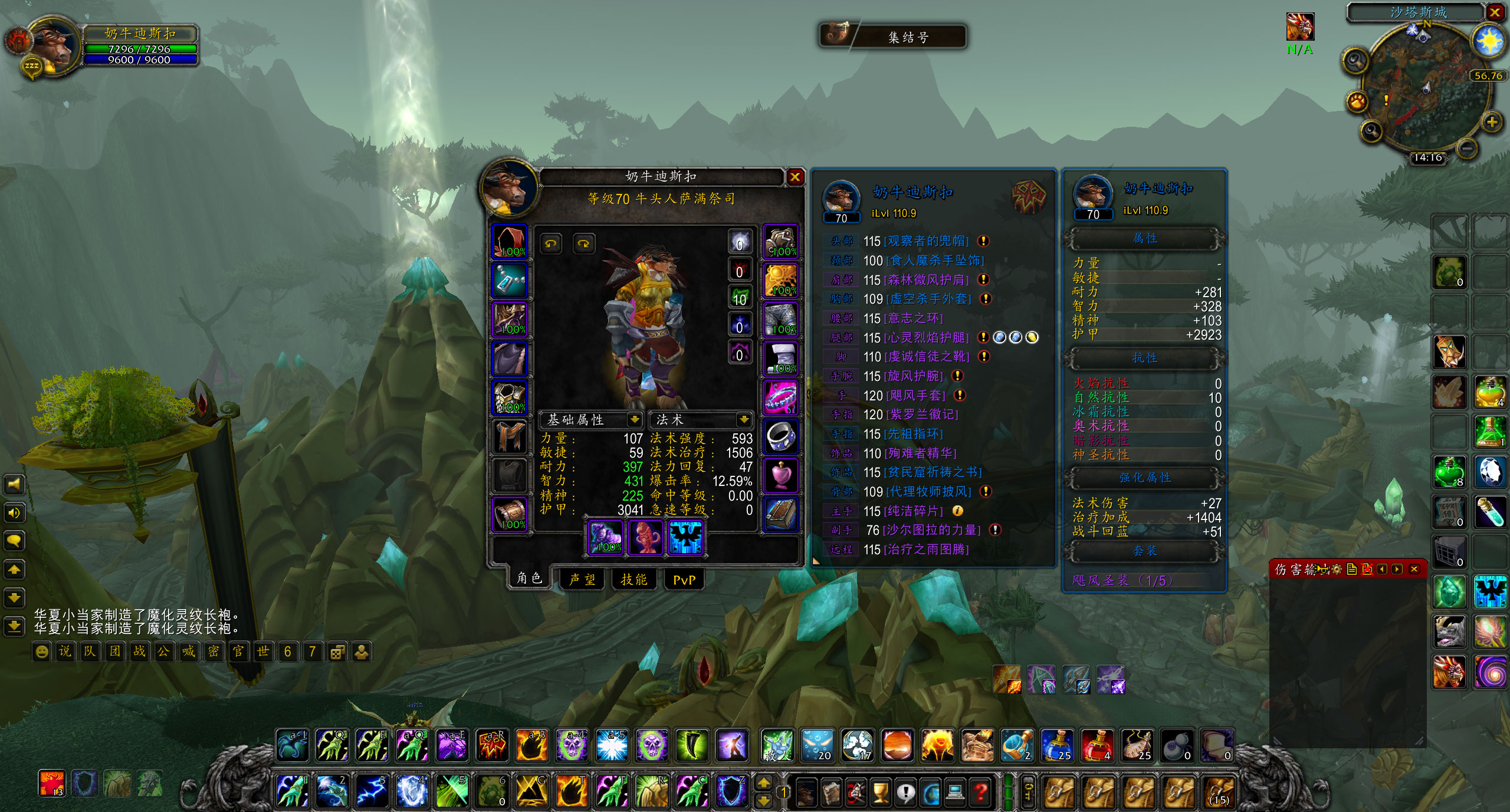Zoom out the minimap with minus button
1510x812 pixels.
[1468, 147]
